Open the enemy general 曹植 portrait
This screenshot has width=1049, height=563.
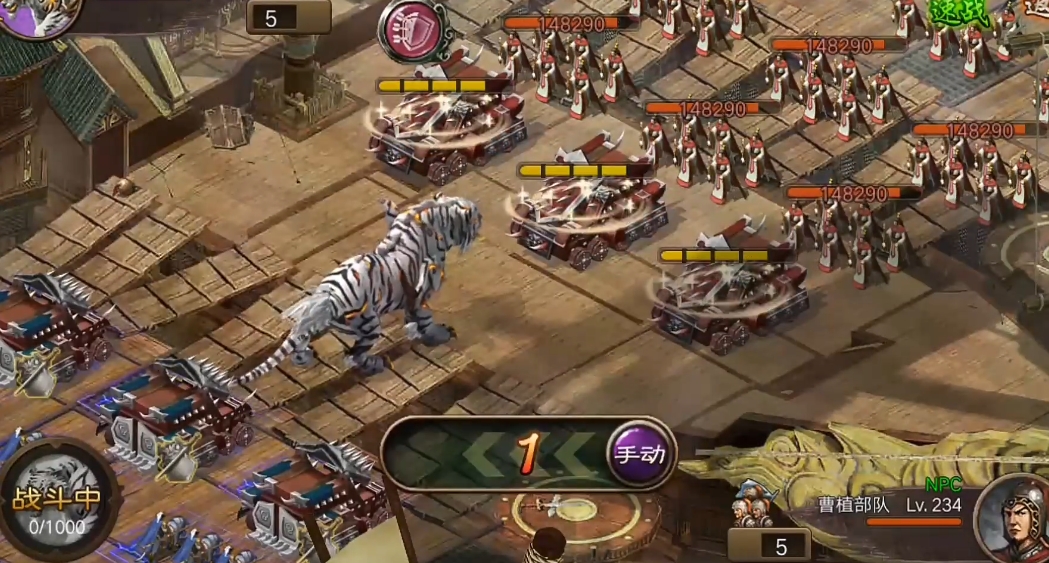click(1012, 517)
